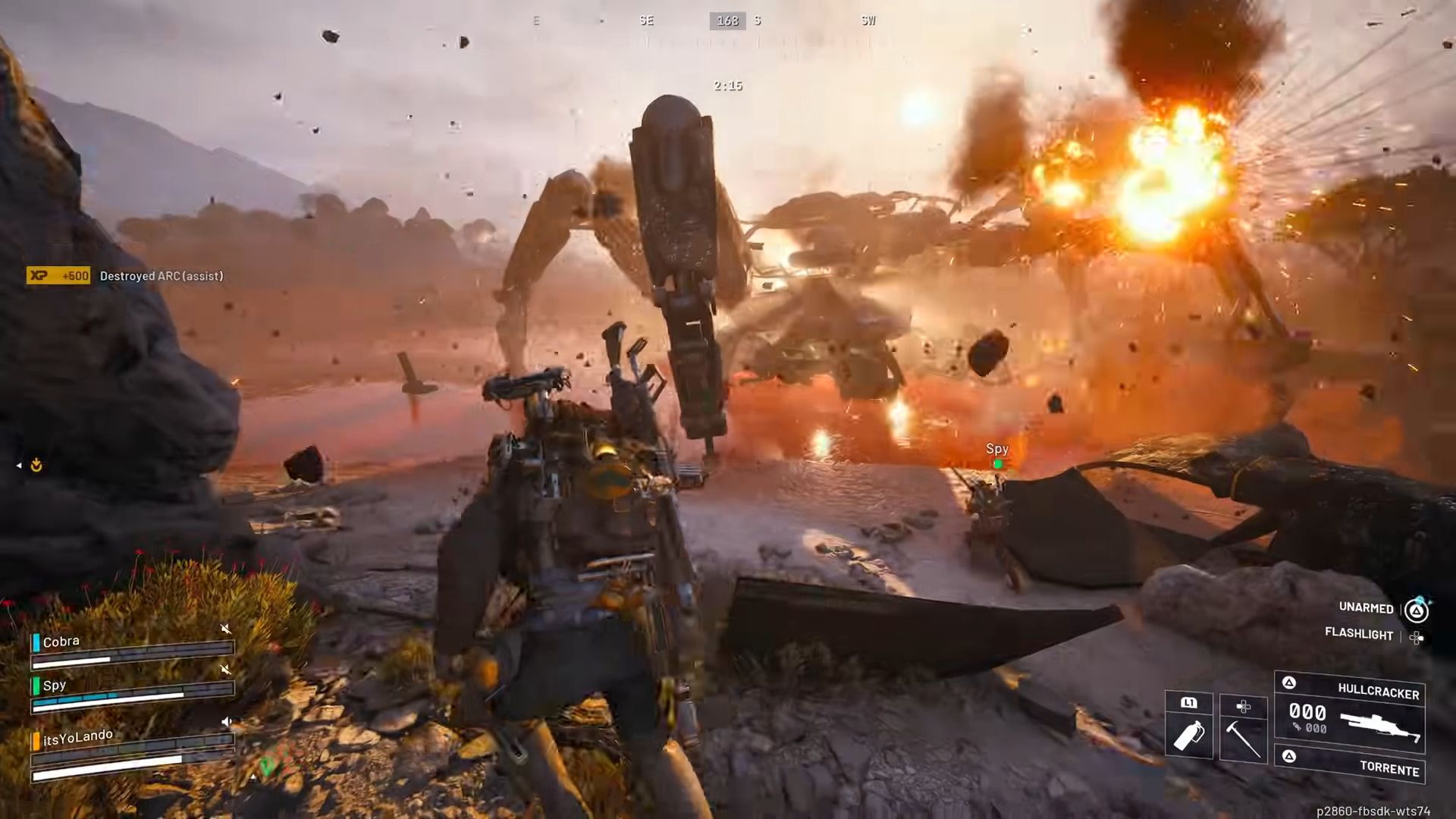
Task: Toggle the muted speaker icon beside Cobra
Action: point(225,629)
